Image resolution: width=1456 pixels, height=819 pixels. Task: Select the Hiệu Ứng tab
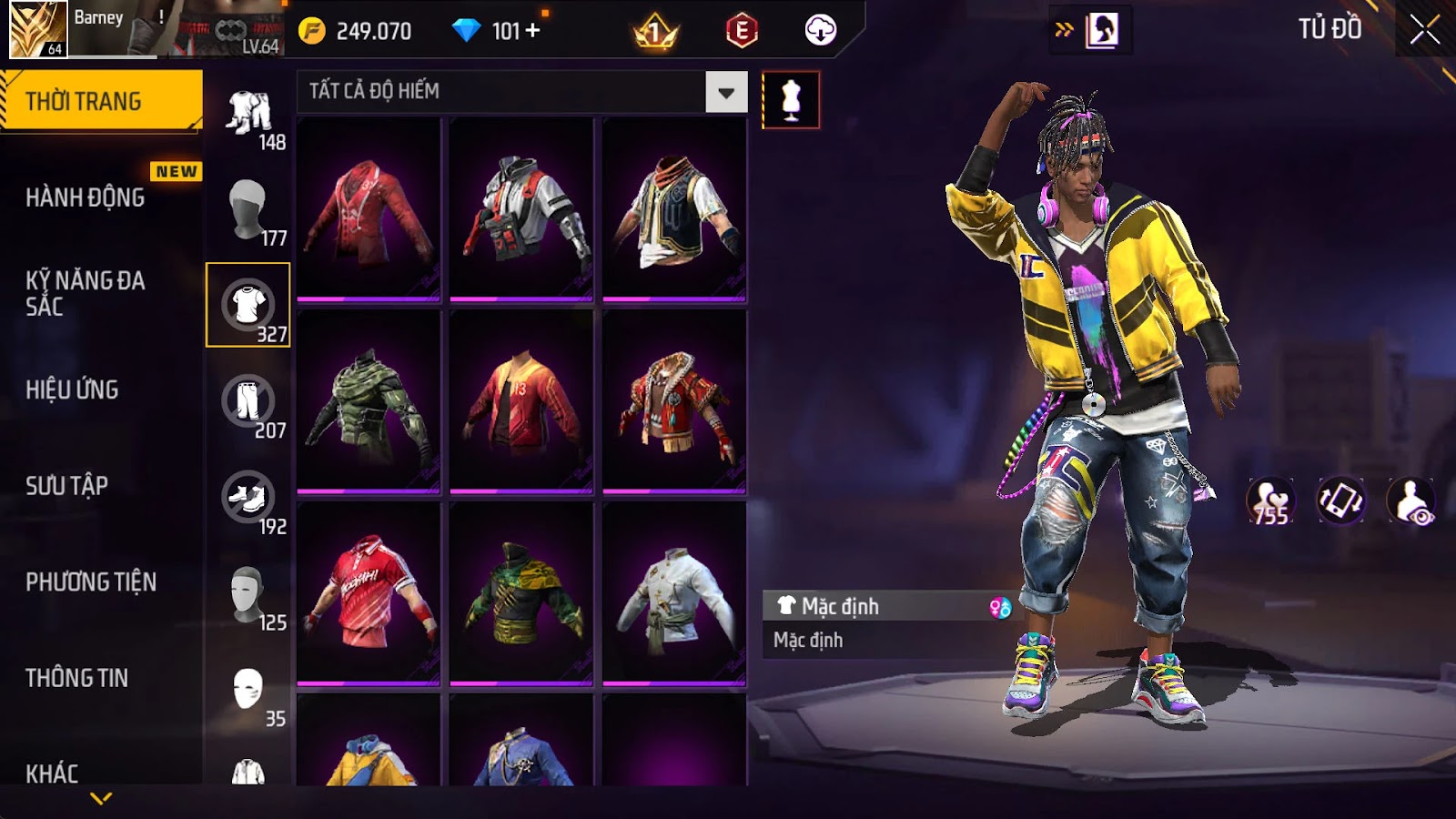(x=73, y=389)
